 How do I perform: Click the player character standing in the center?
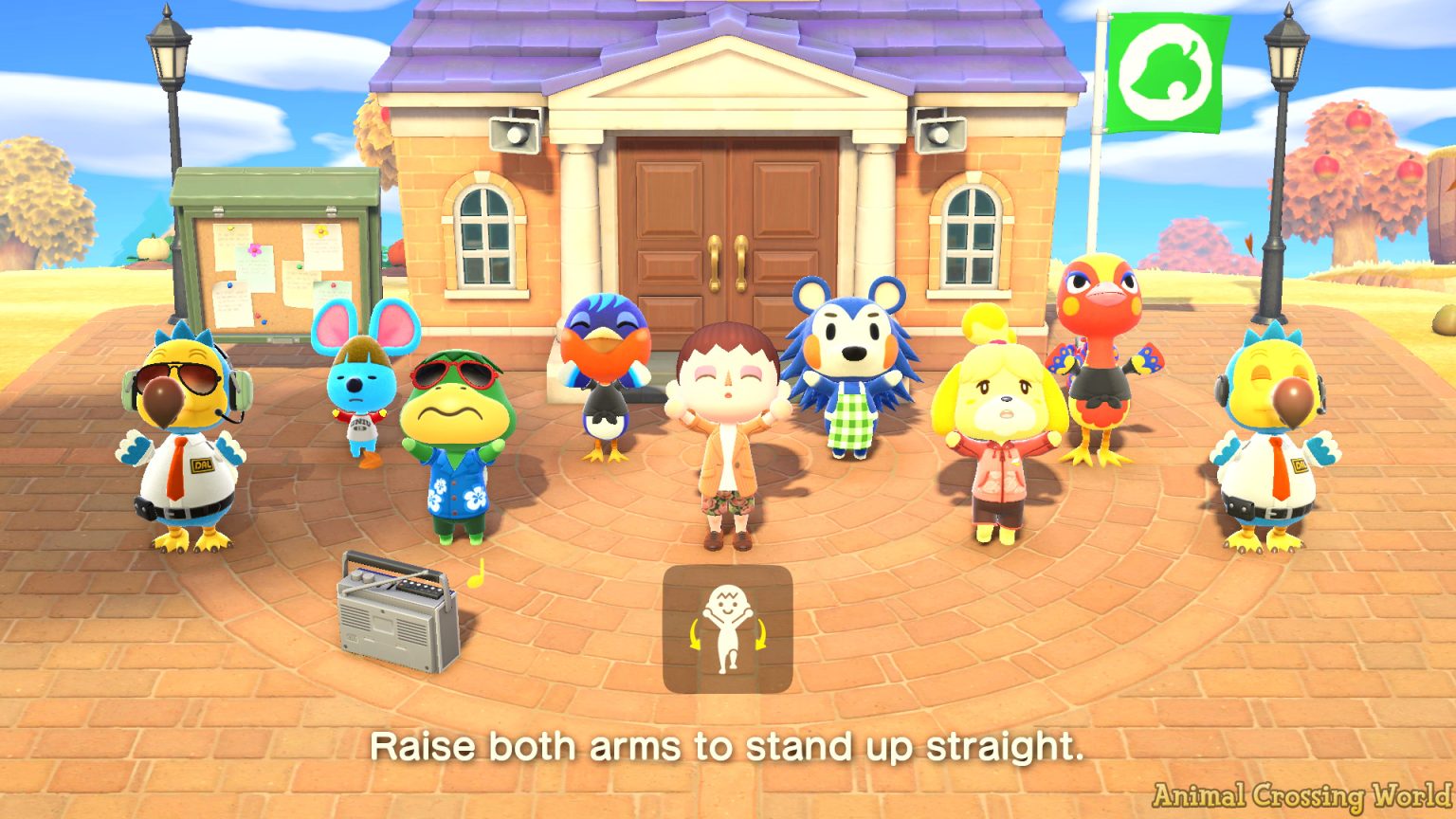pos(728,436)
